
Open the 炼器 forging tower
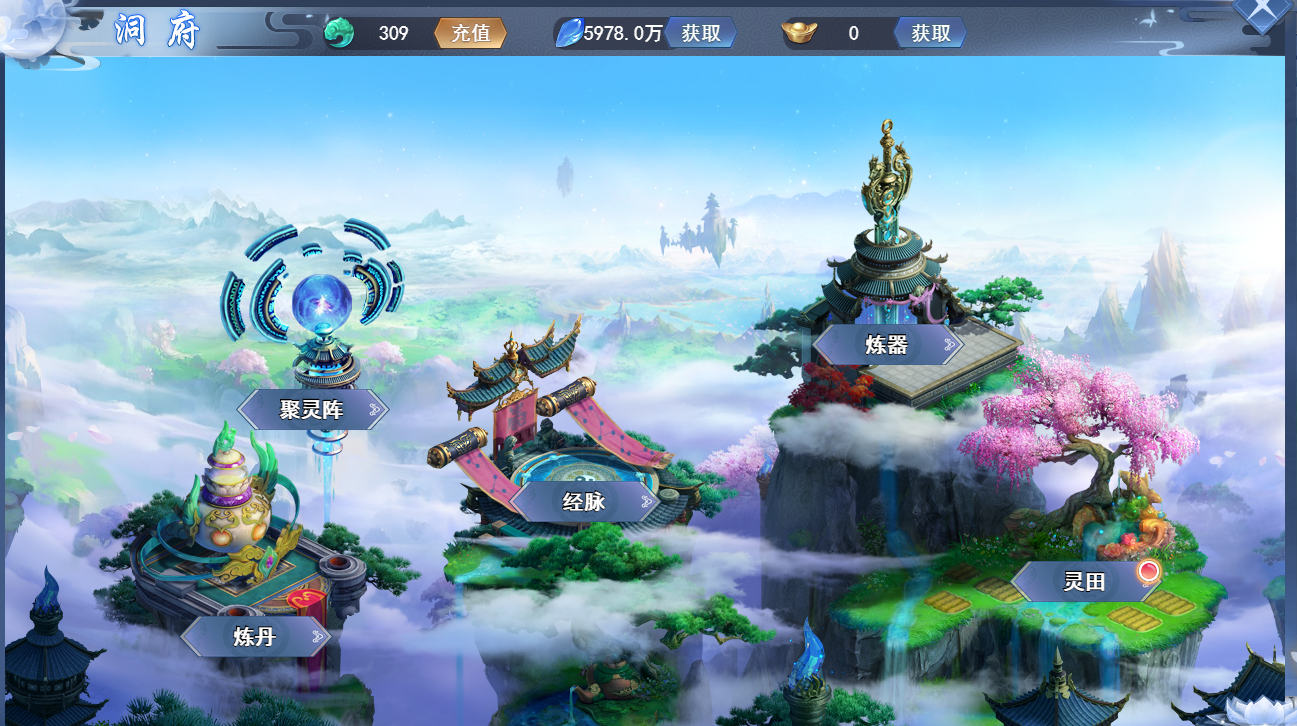(887, 345)
